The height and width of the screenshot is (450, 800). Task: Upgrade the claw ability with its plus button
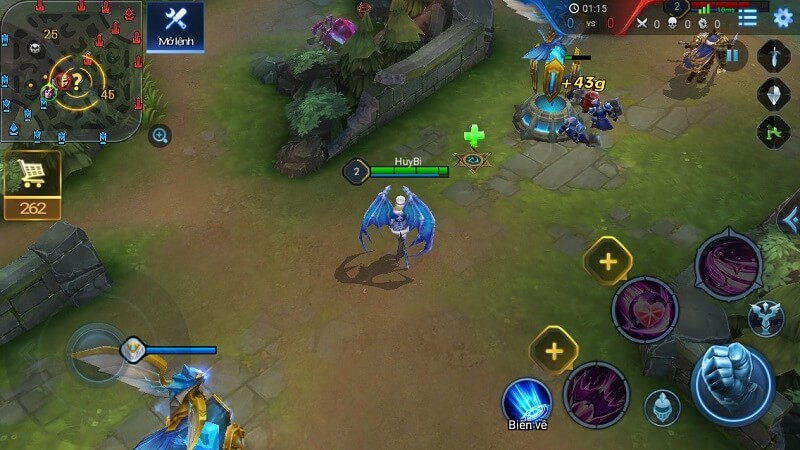[554, 350]
